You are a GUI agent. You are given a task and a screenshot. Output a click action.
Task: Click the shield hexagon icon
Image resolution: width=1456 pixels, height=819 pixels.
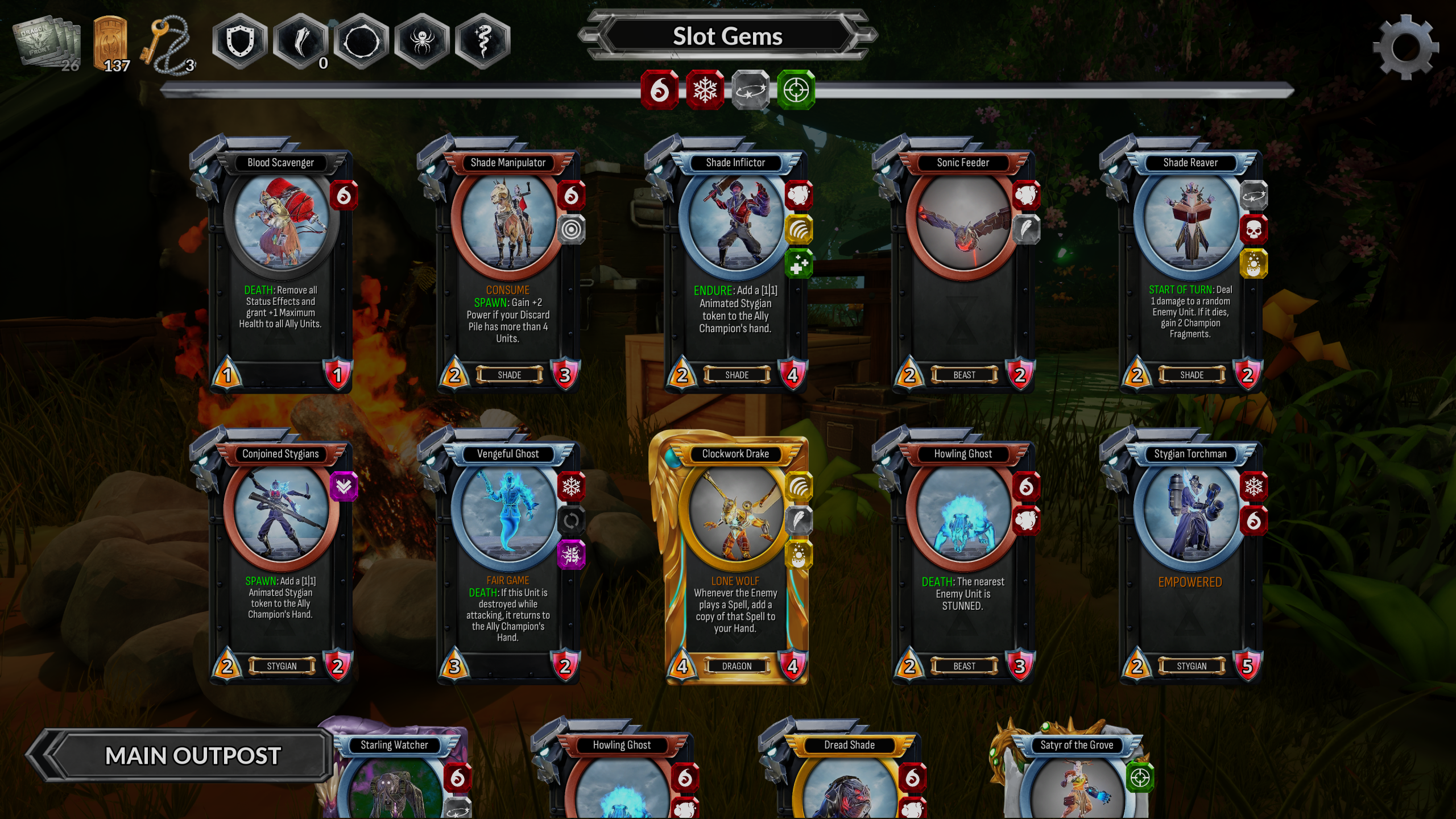[239, 42]
